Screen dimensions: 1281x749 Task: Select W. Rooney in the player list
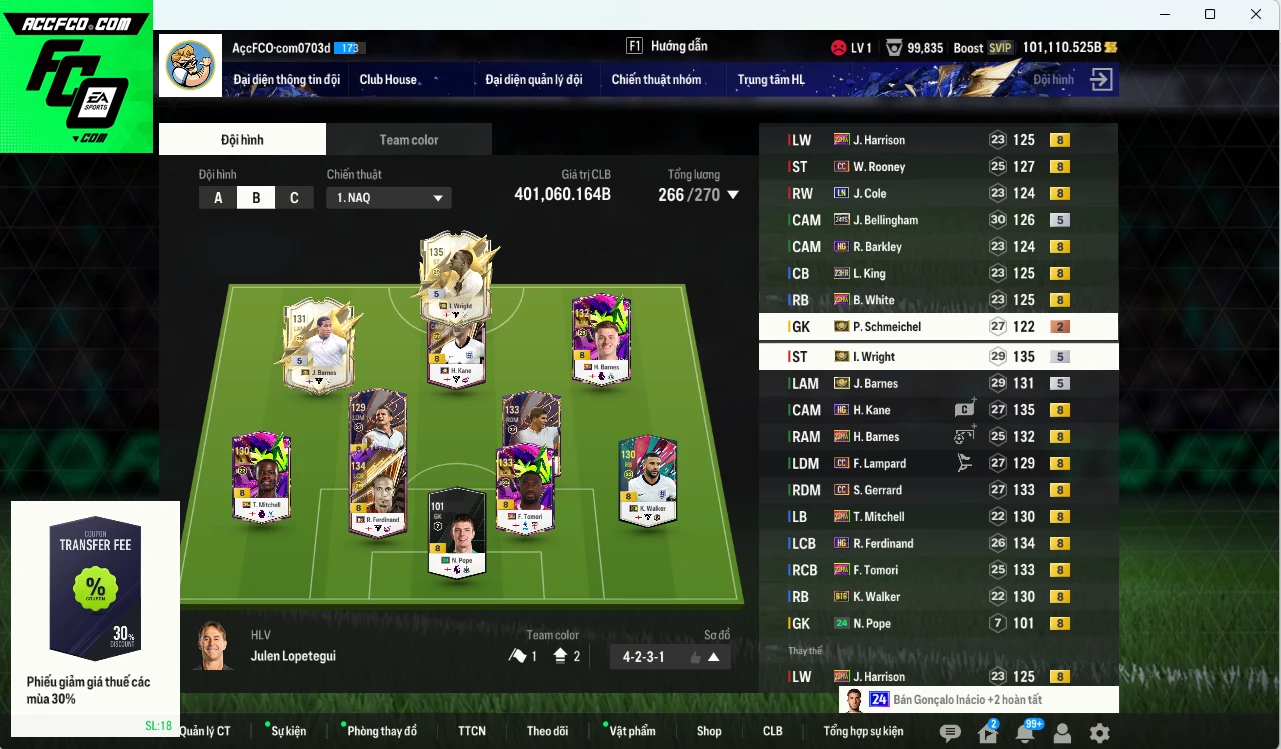pyautogui.click(x=878, y=167)
